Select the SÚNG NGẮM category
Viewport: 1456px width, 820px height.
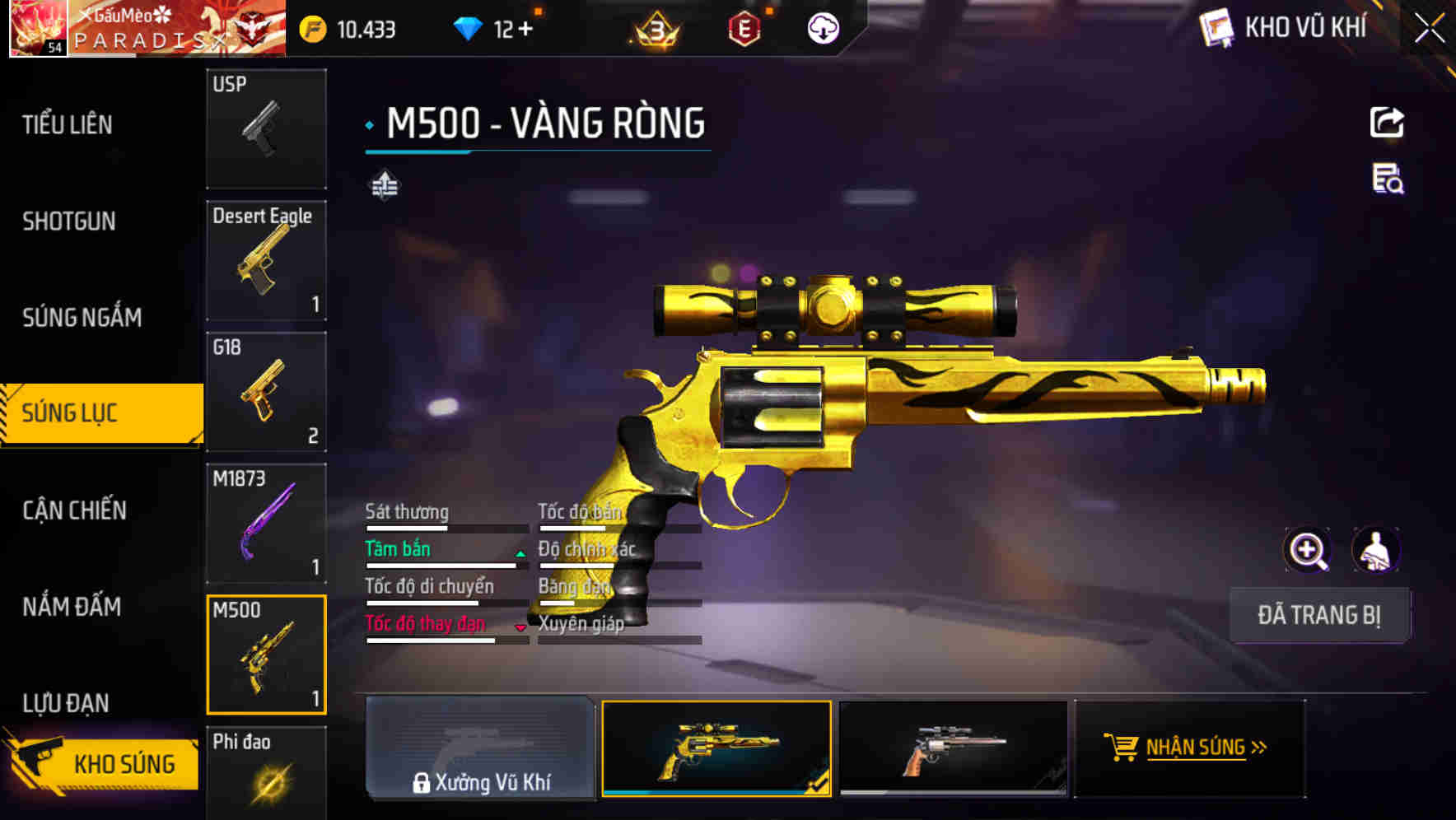coord(82,318)
